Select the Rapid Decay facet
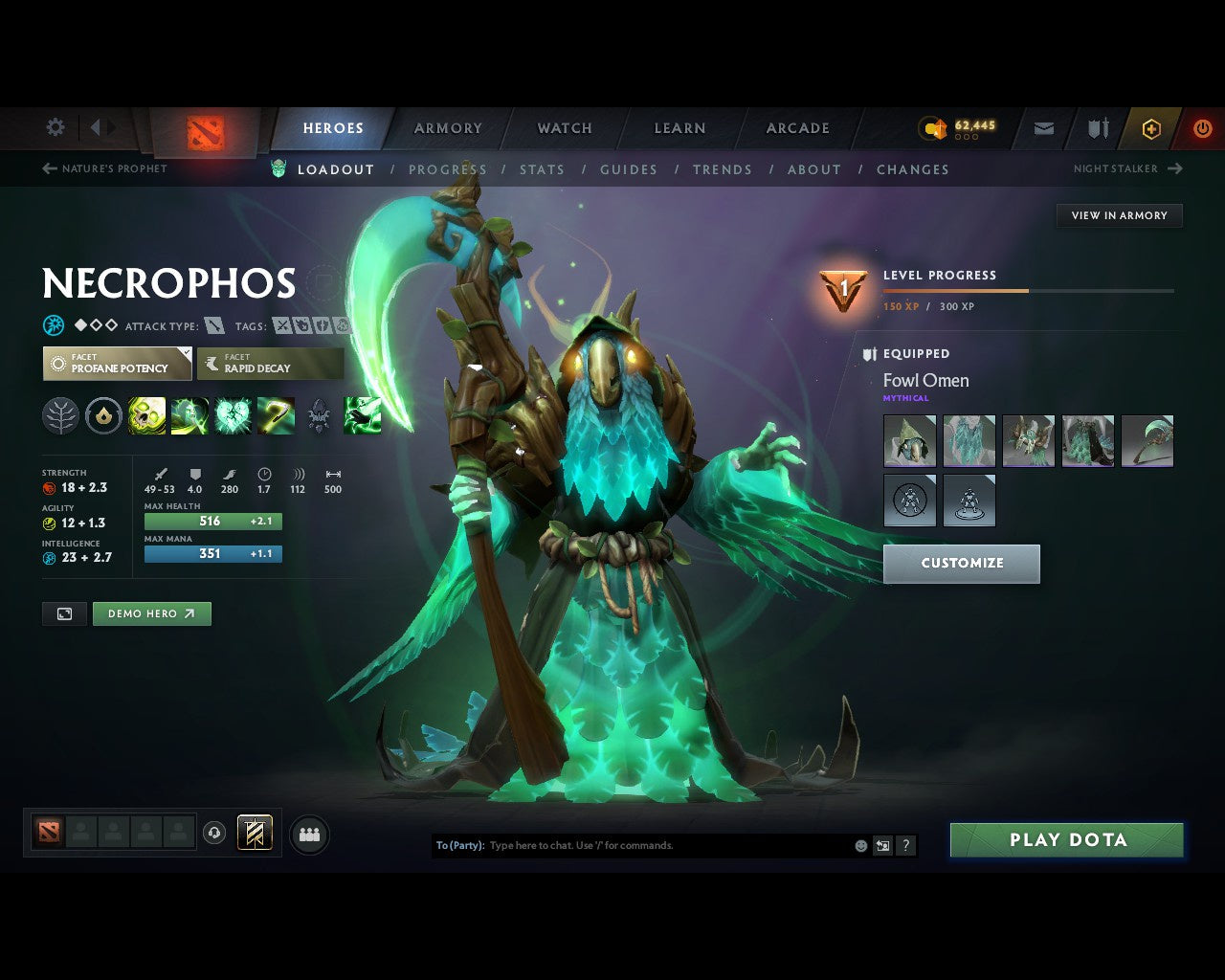 (x=271, y=363)
